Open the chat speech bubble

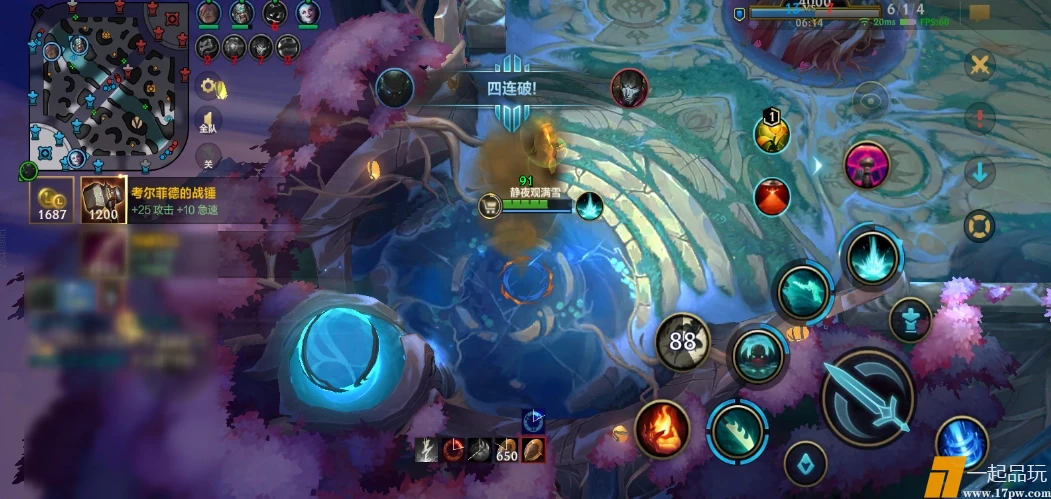tap(979, 14)
